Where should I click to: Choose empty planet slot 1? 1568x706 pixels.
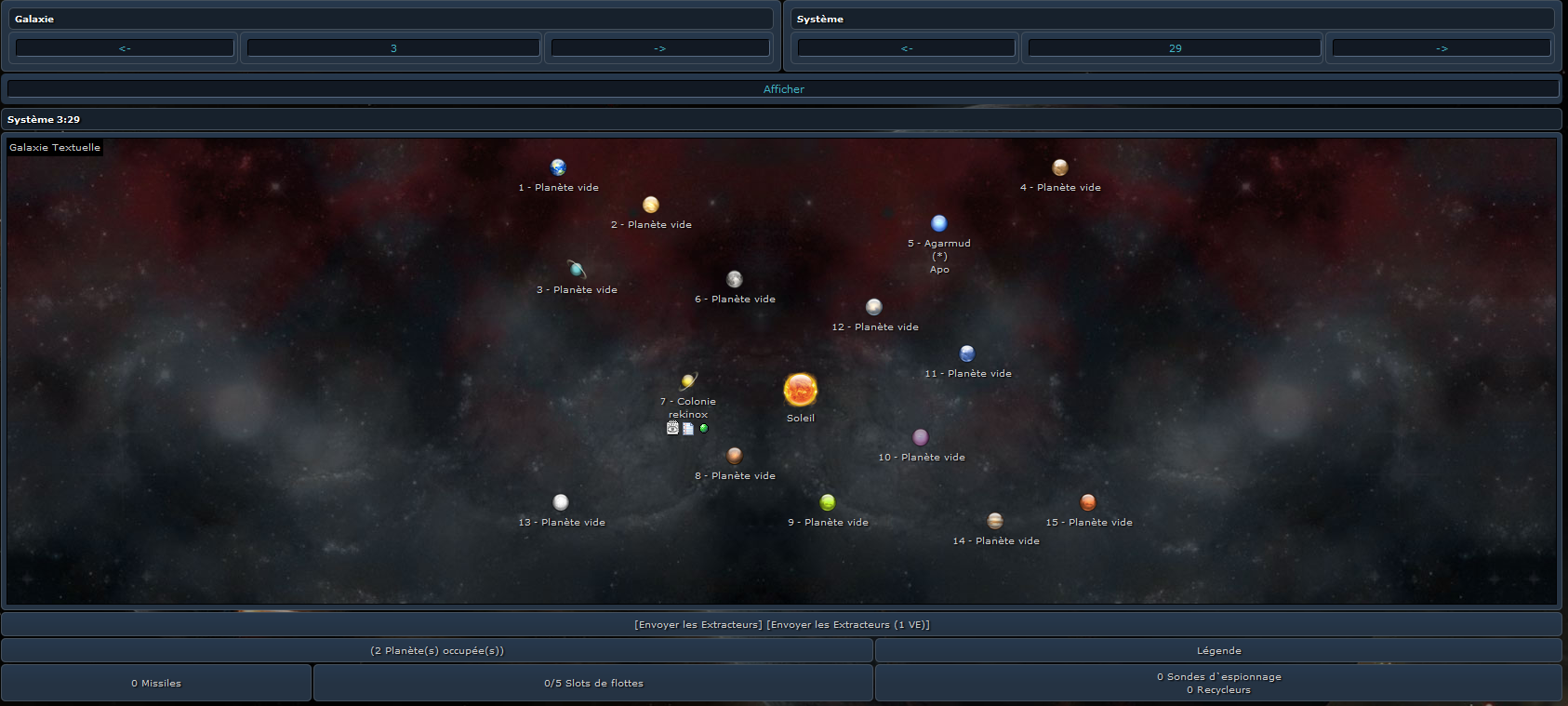(x=558, y=167)
